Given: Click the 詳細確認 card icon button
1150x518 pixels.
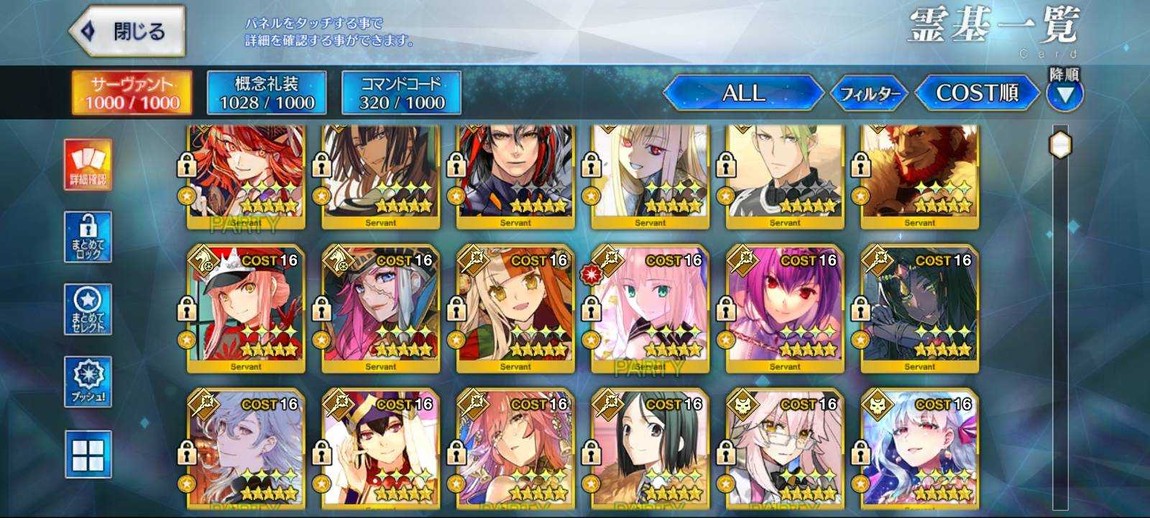Looking at the screenshot, I should tap(88, 164).
